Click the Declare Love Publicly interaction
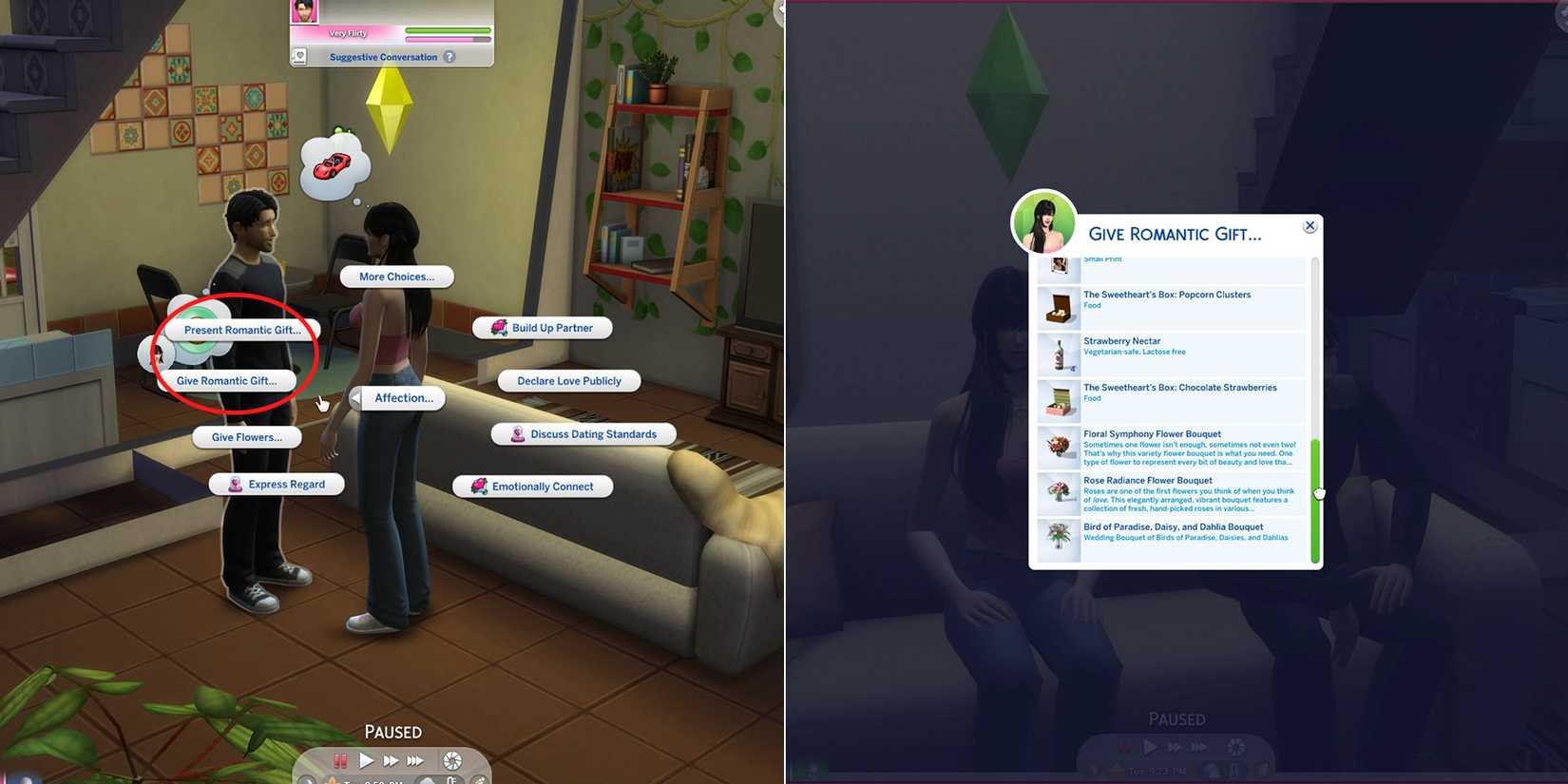The width and height of the screenshot is (1568, 784). coord(568,380)
